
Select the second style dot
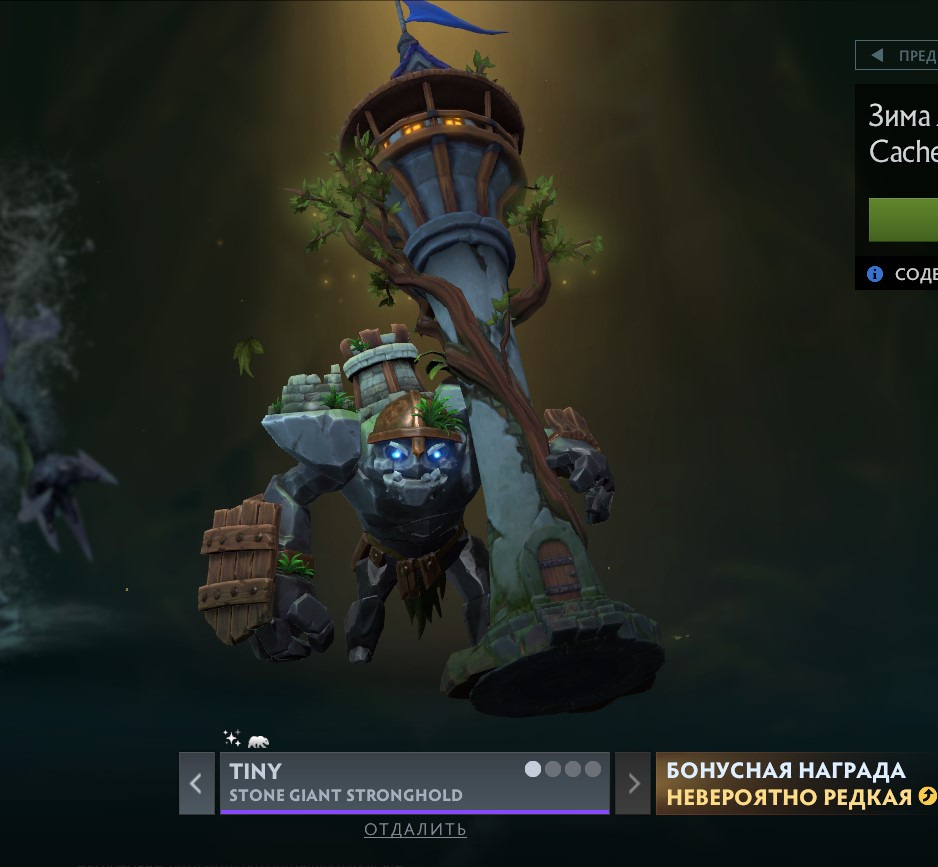[x=553, y=769]
